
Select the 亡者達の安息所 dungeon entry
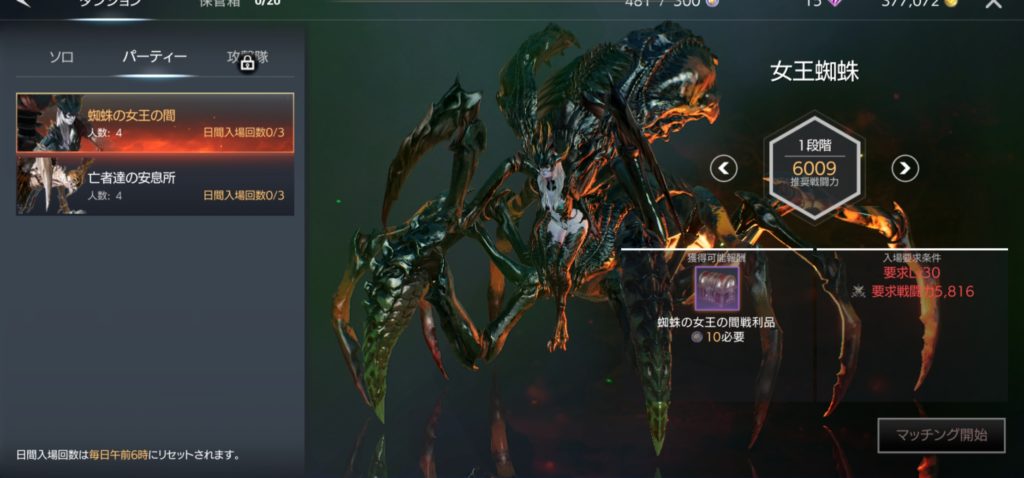coord(155,186)
